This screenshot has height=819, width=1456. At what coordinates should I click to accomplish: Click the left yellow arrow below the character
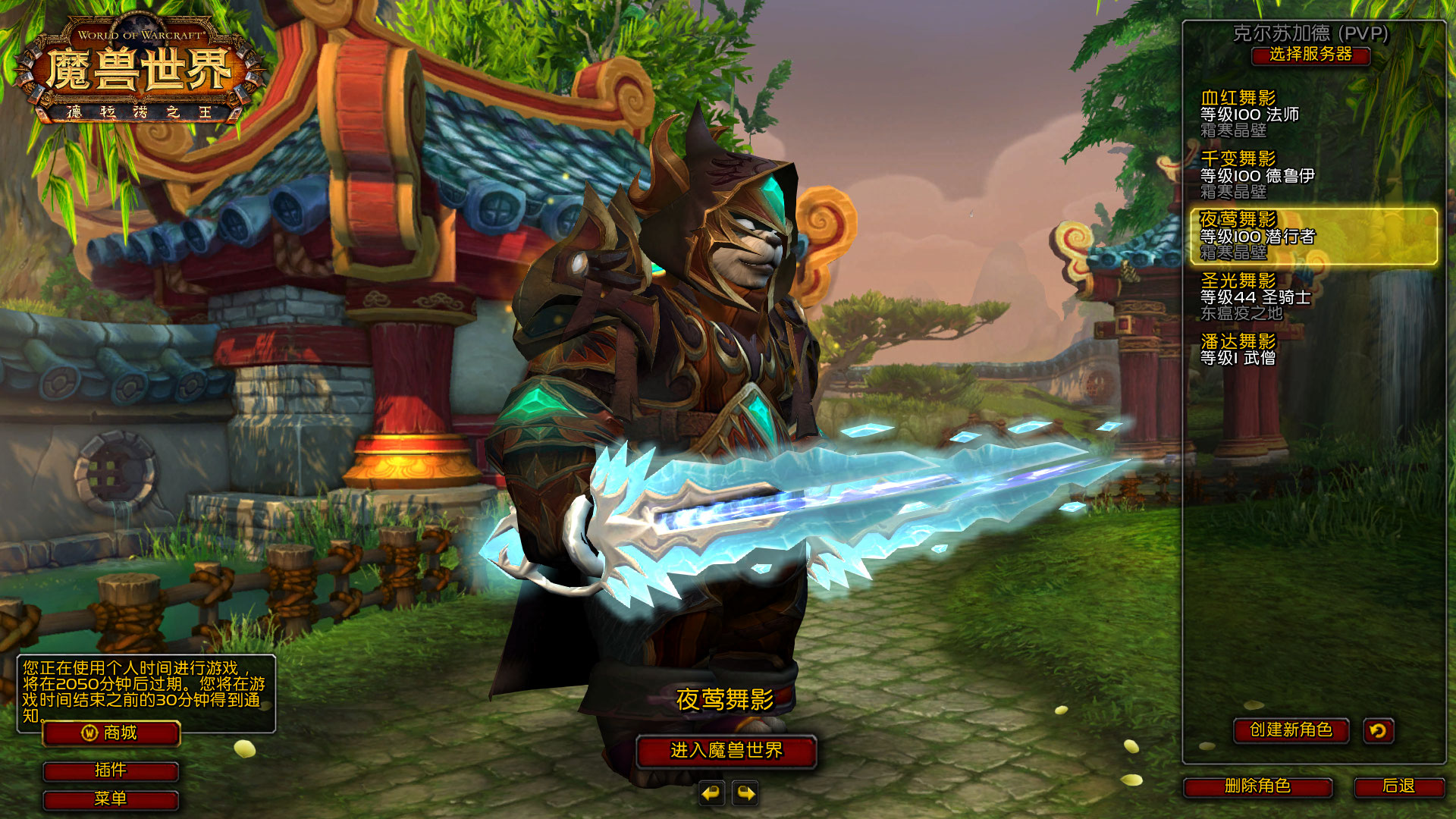(x=710, y=793)
